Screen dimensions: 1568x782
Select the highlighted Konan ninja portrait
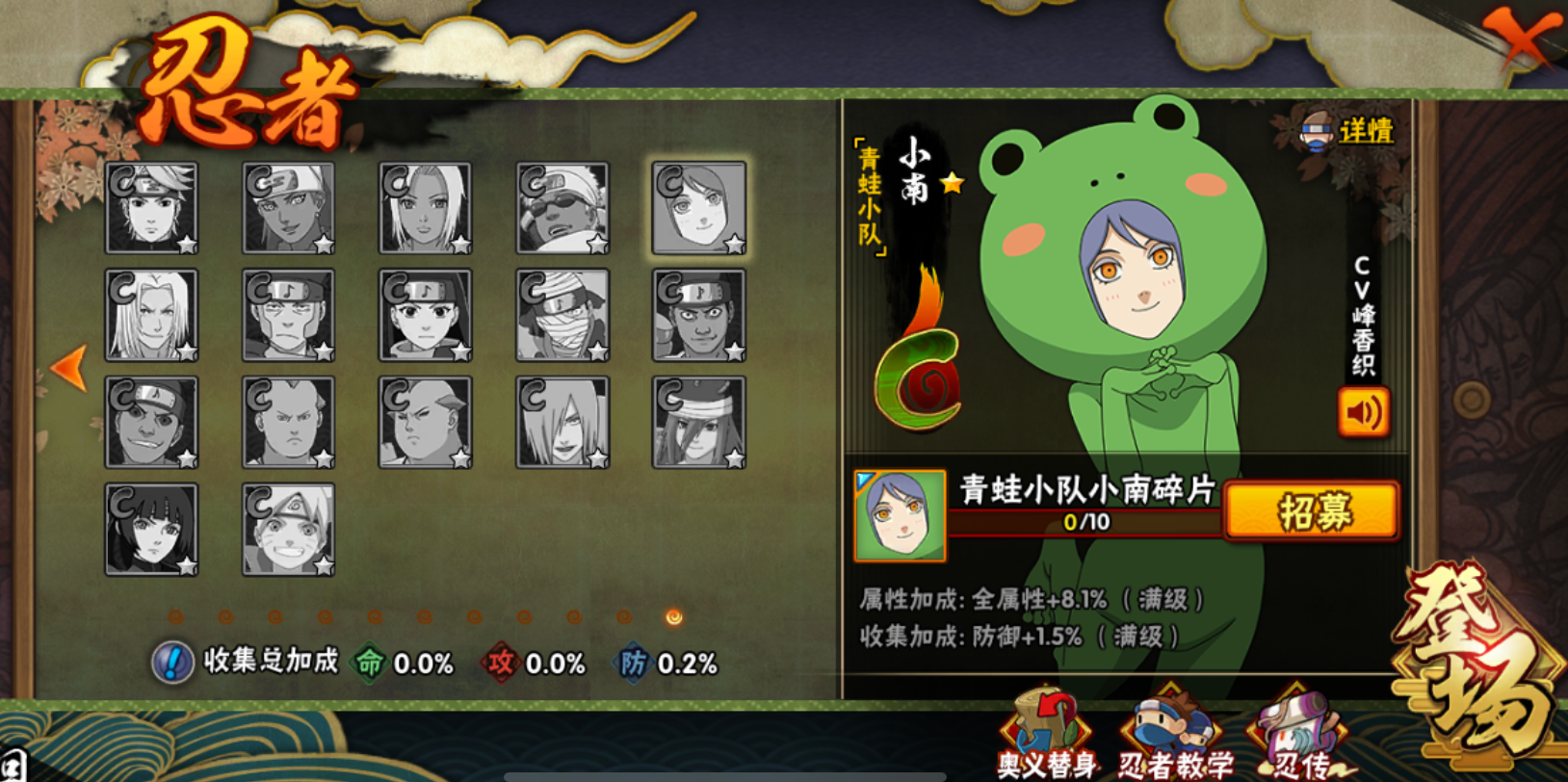(x=699, y=208)
